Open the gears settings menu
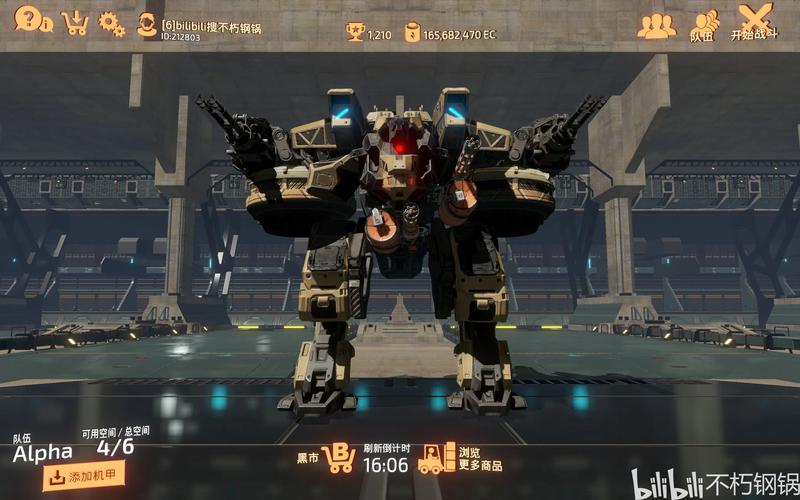800x500 pixels. [x=111, y=23]
